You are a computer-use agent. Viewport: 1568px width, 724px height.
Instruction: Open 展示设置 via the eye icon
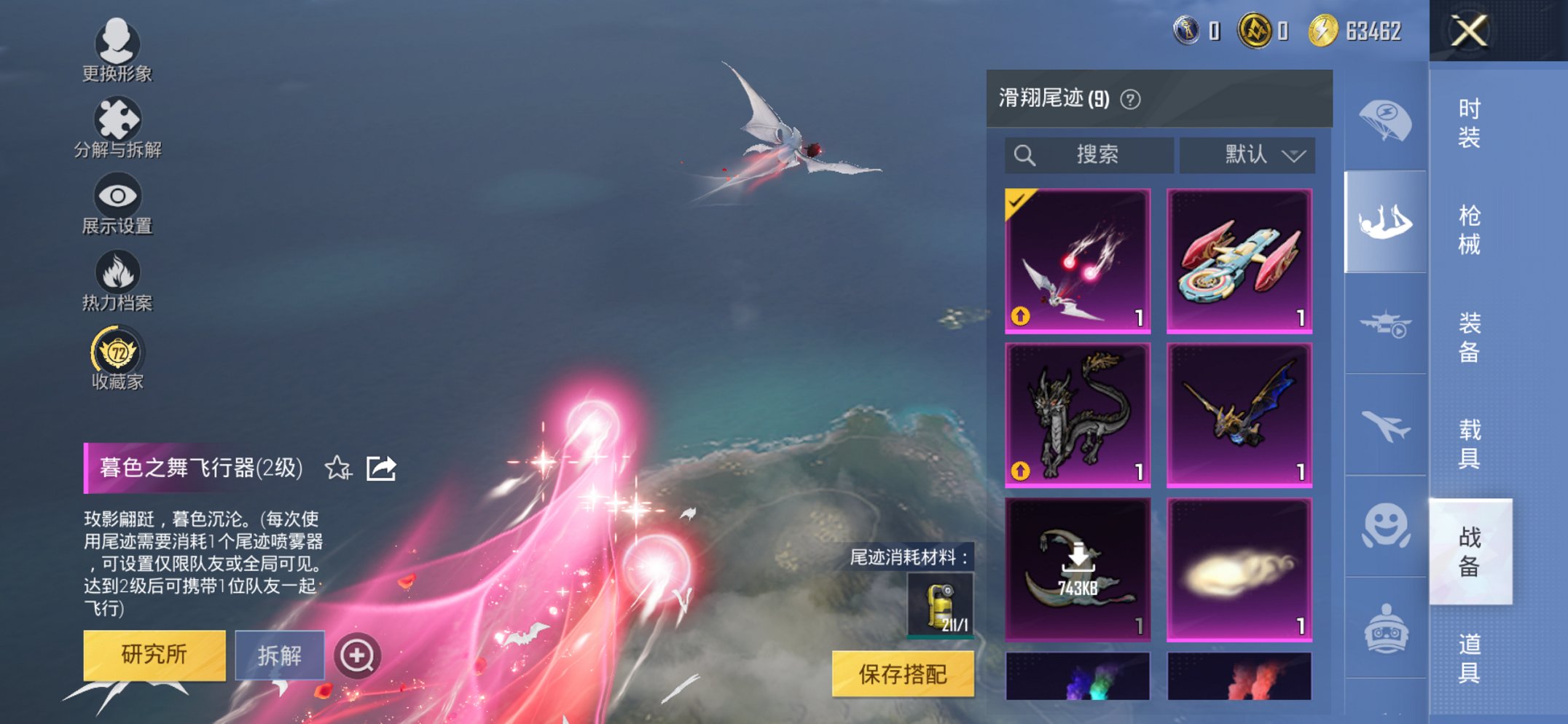[x=117, y=194]
